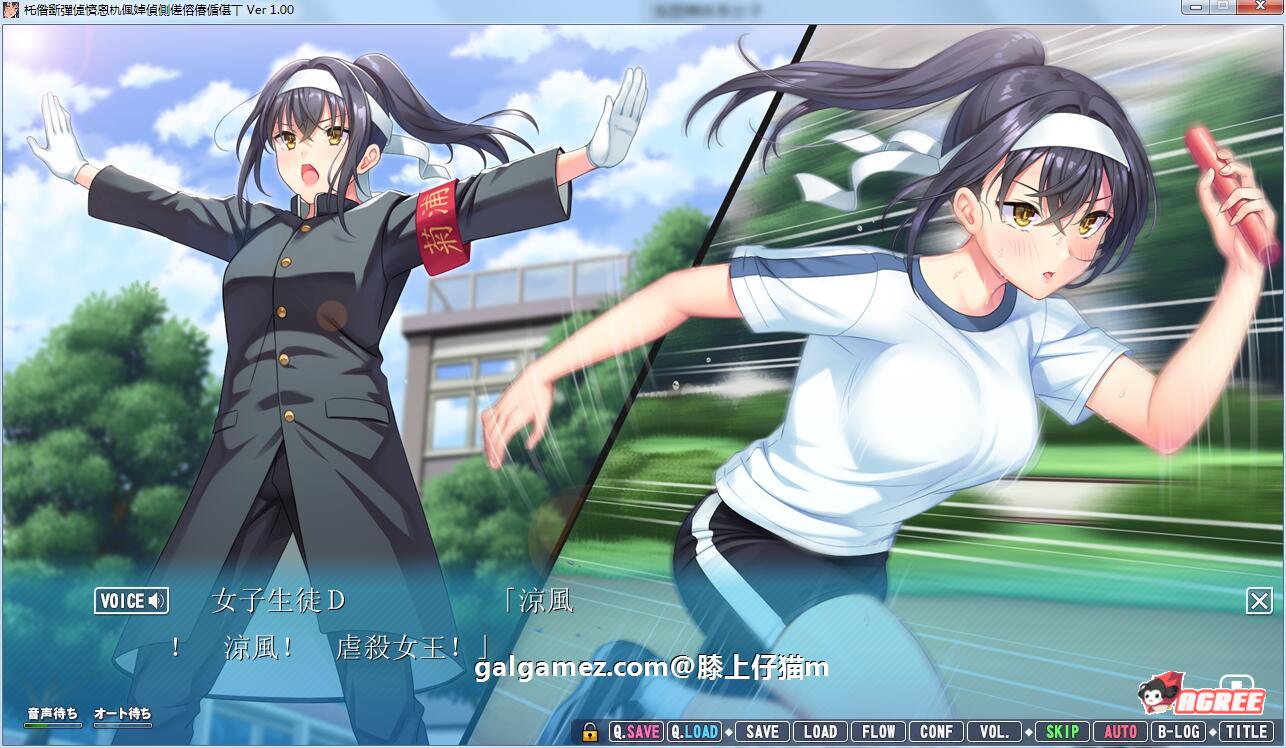Perform a Q.LOAD quick load
This screenshot has height=748, width=1286.
(x=697, y=731)
